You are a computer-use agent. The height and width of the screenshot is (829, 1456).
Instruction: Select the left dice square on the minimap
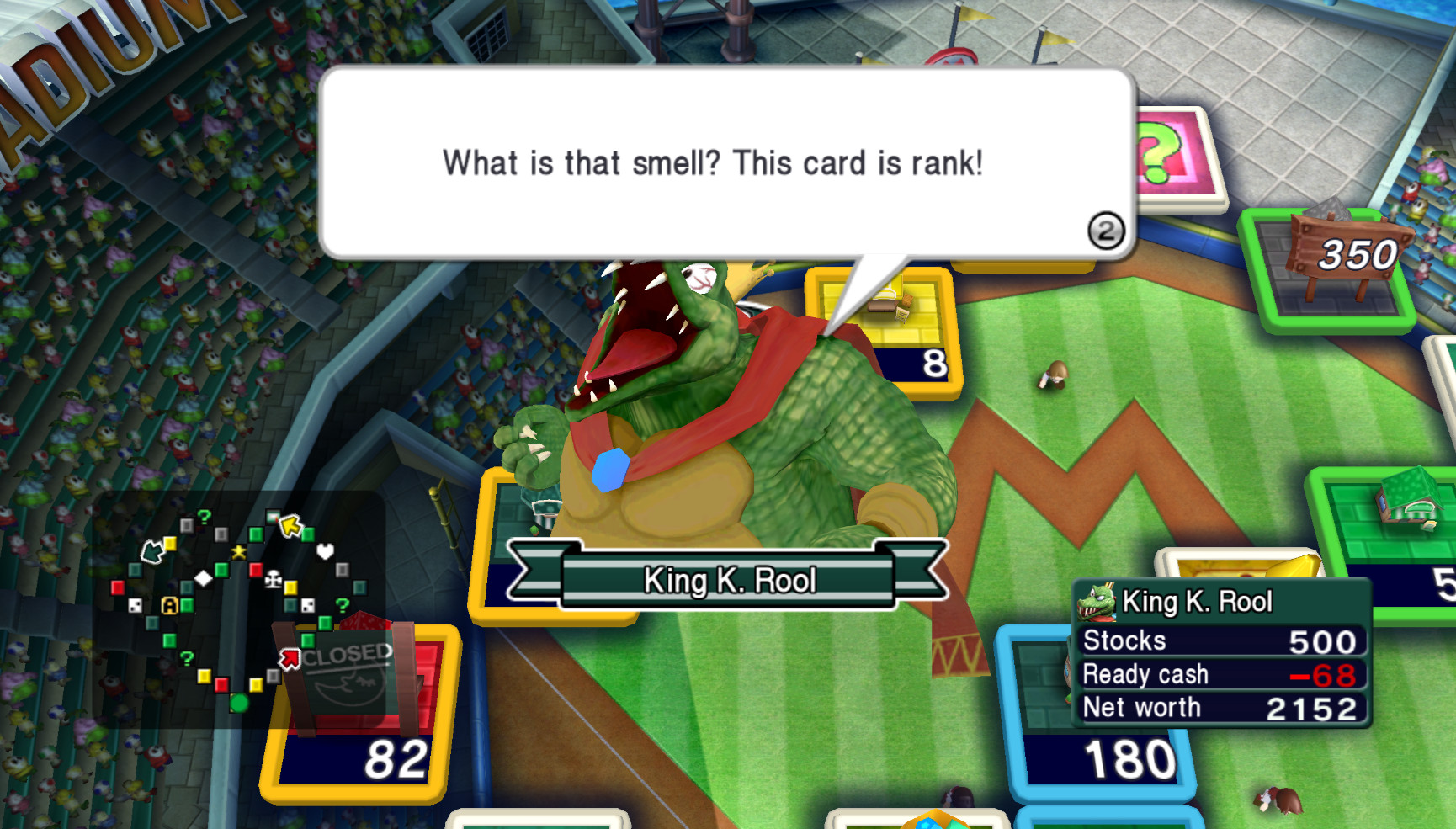click(x=135, y=606)
